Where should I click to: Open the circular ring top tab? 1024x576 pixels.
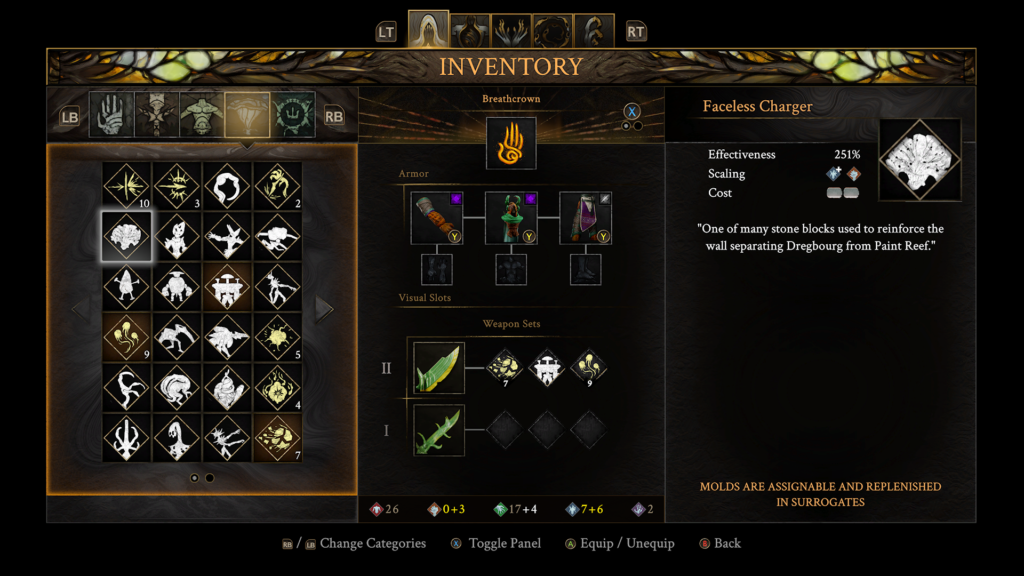552,31
